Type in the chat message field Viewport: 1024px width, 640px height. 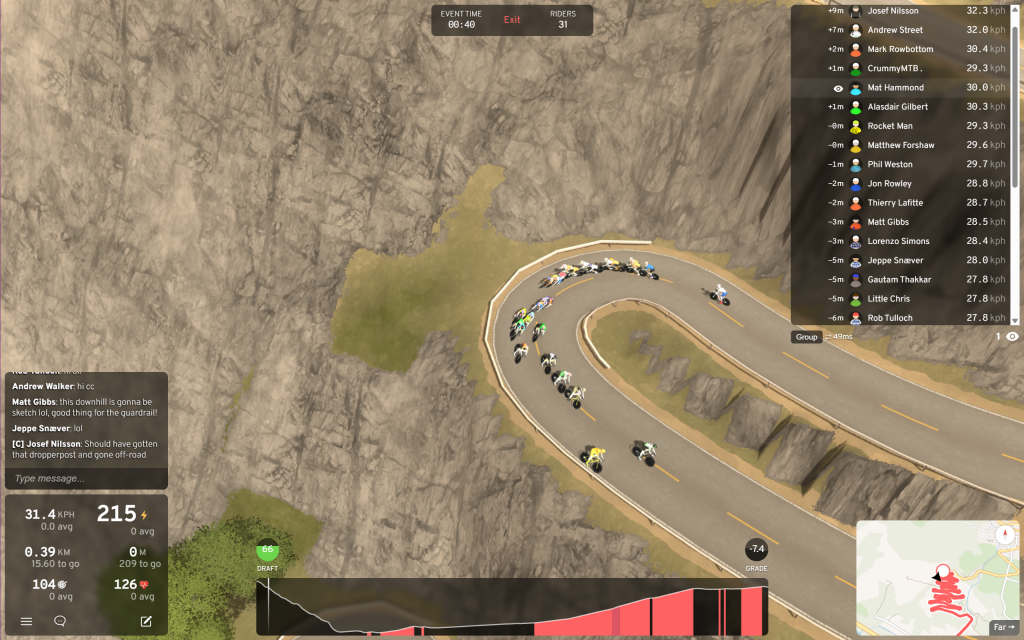click(86, 479)
